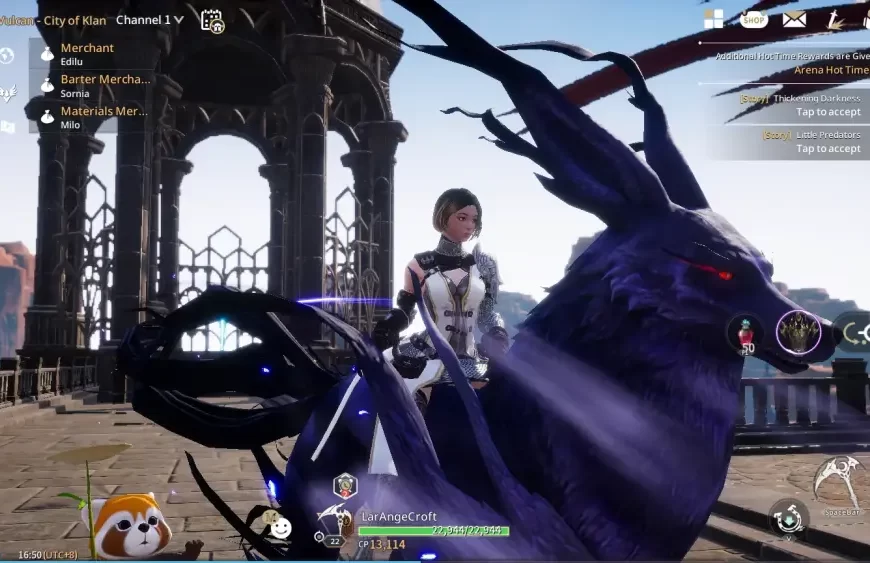Check the mail envelope icon
Screen dimensions: 870x563
(x=794, y=19)
